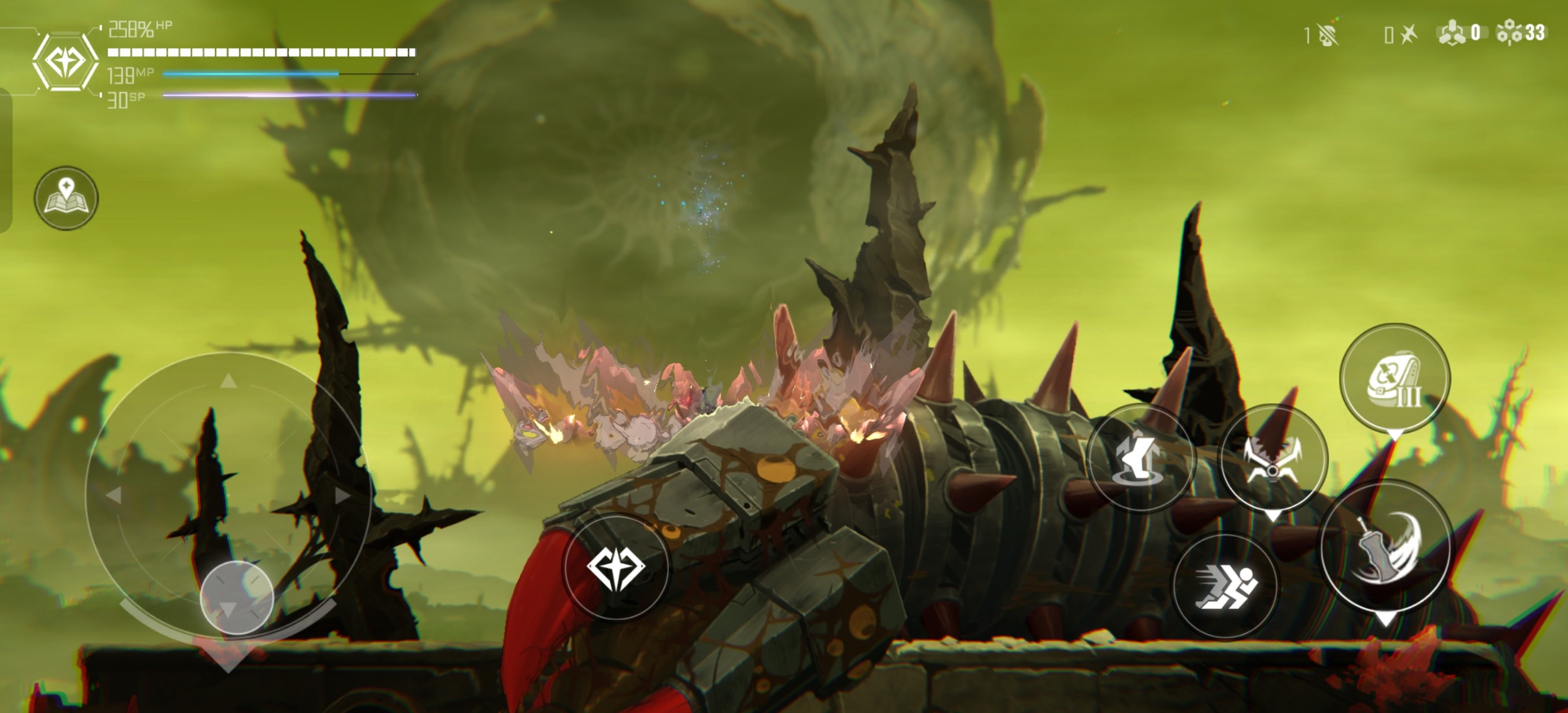1568x713 pixels.
Task: Attack with the sword slash button
Action: [1386, 547]
